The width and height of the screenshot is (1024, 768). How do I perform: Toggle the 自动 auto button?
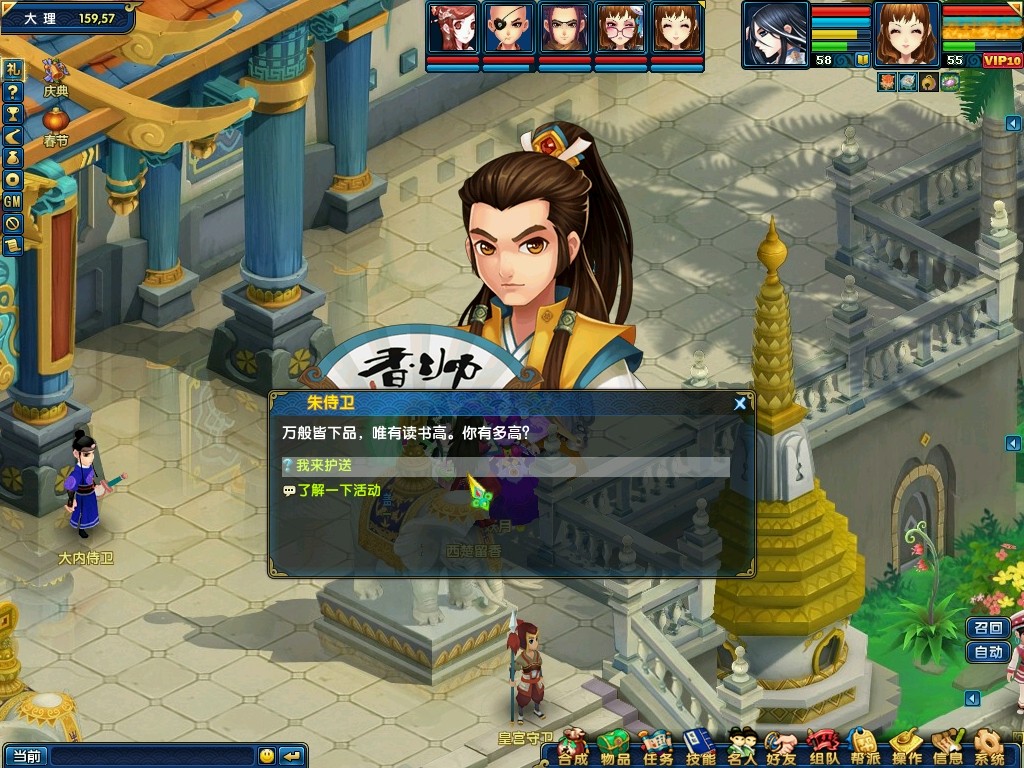coord(988,652)
